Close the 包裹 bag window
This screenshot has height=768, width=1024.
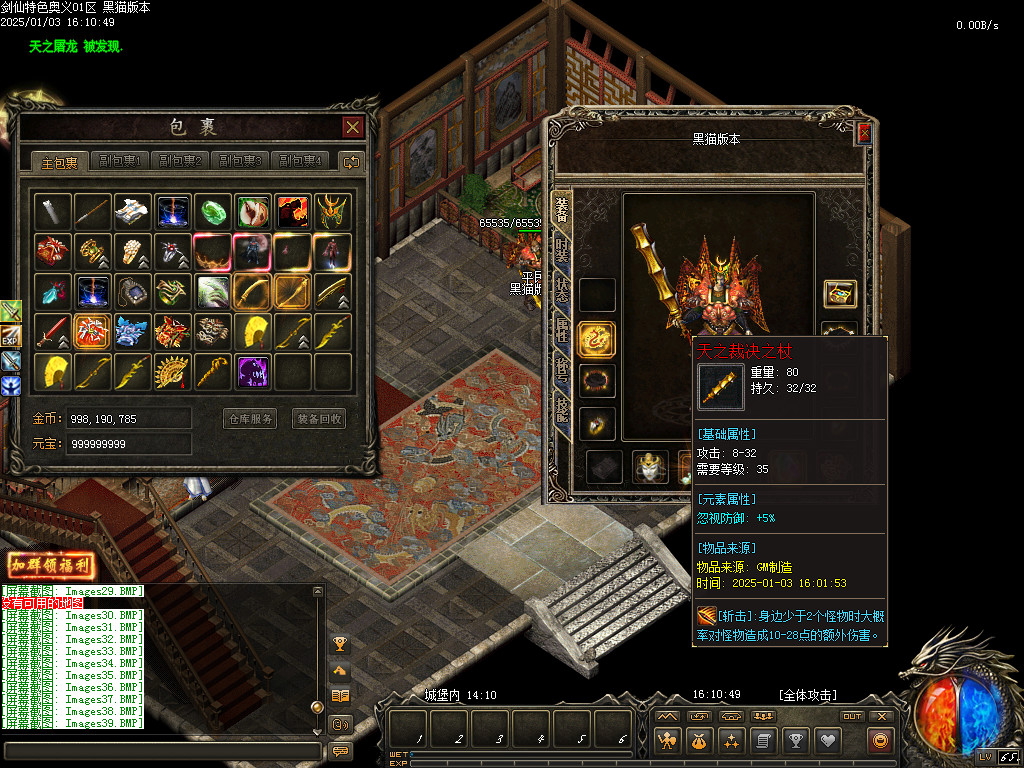[352, 127]
